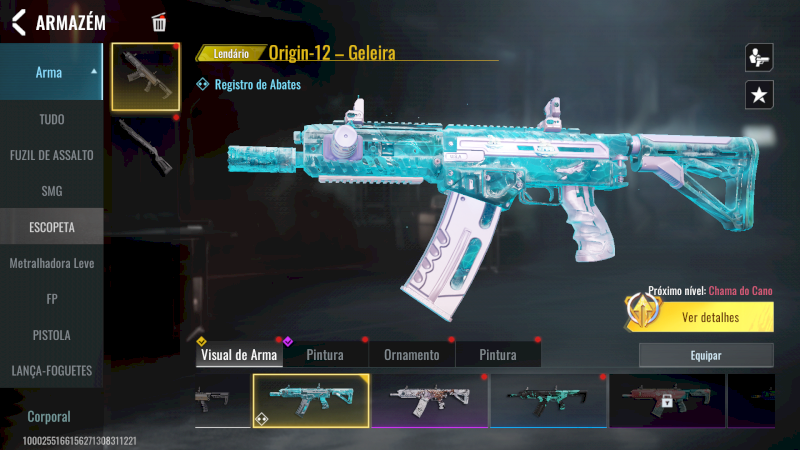This screenshot has height=450, width=800.
Task: Open the SMG weapon category
Action: (x=52, y=191)
